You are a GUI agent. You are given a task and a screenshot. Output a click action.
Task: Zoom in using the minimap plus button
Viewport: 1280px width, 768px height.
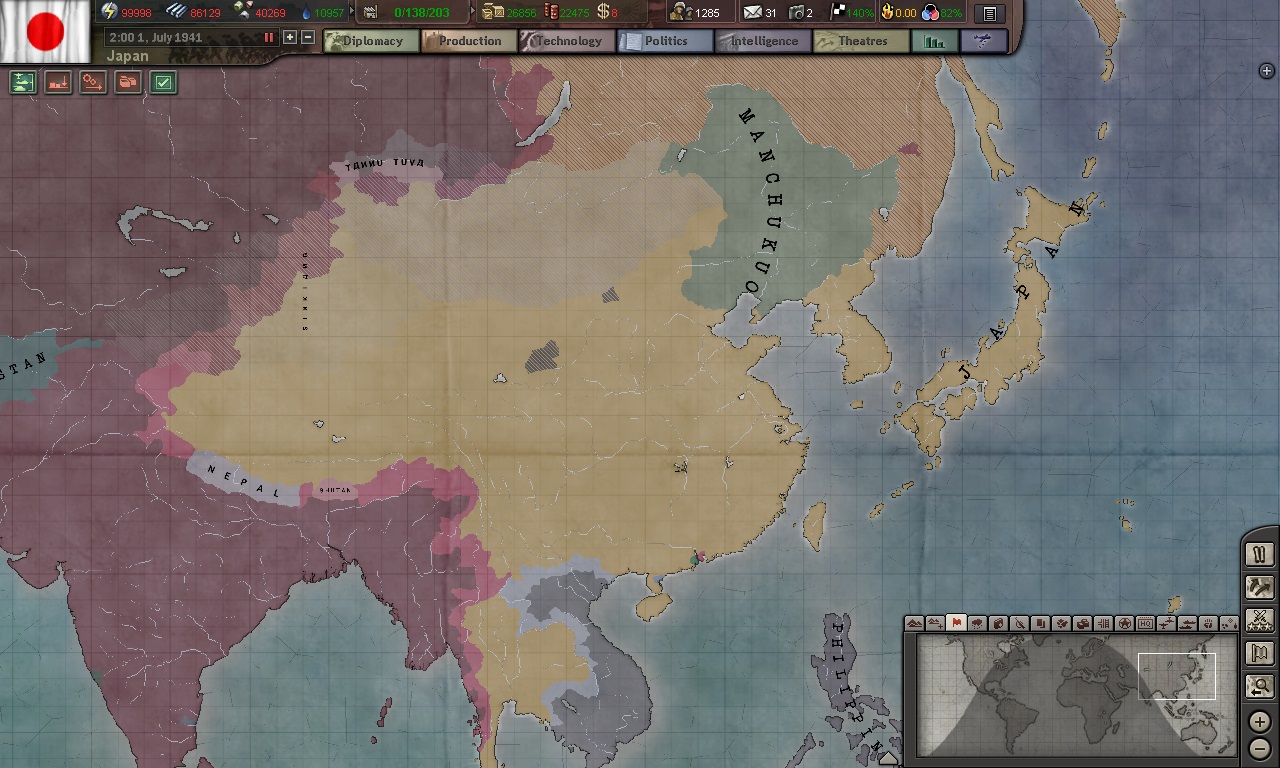1260,721
